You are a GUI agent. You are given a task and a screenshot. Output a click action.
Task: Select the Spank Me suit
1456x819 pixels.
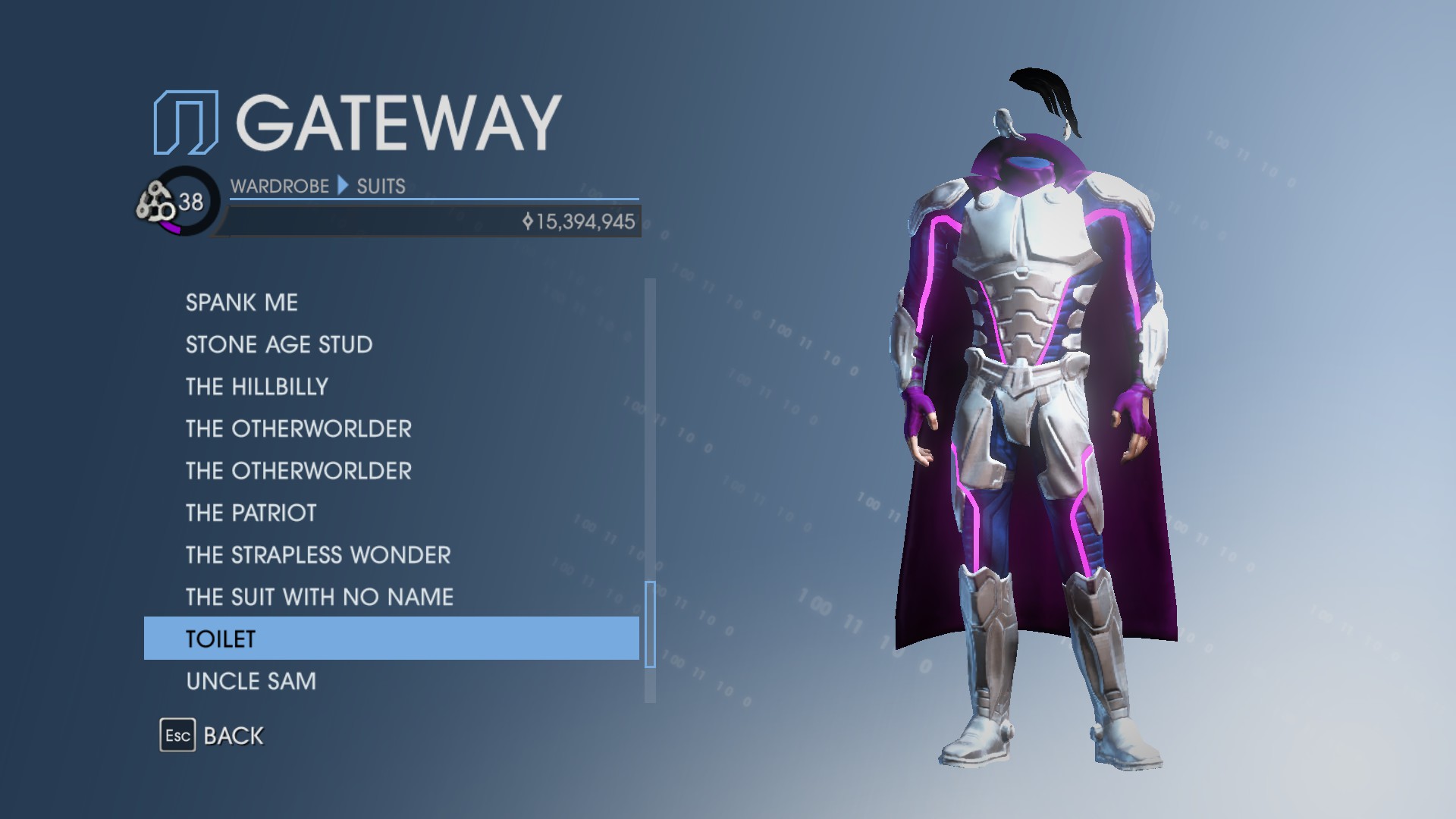[242, 303]
